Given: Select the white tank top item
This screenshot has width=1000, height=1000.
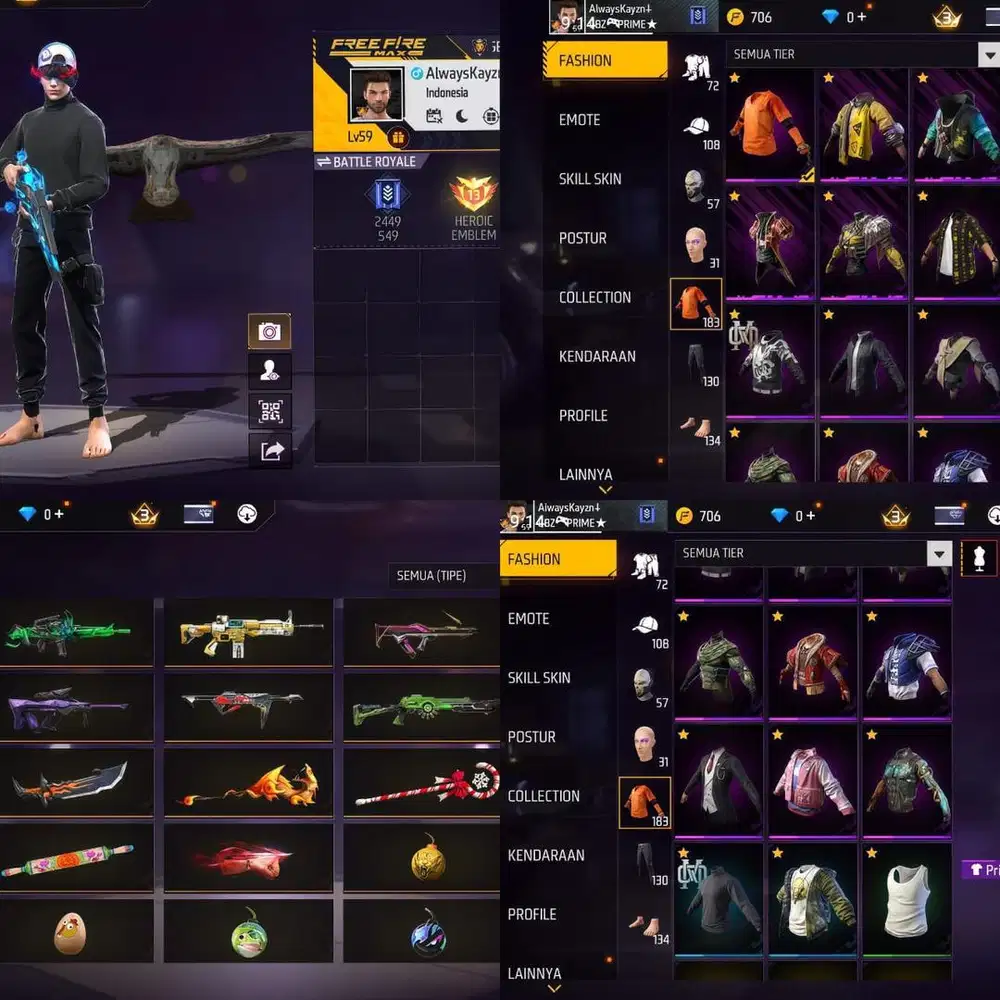Looking at the screenshot, I should [907, 901].
